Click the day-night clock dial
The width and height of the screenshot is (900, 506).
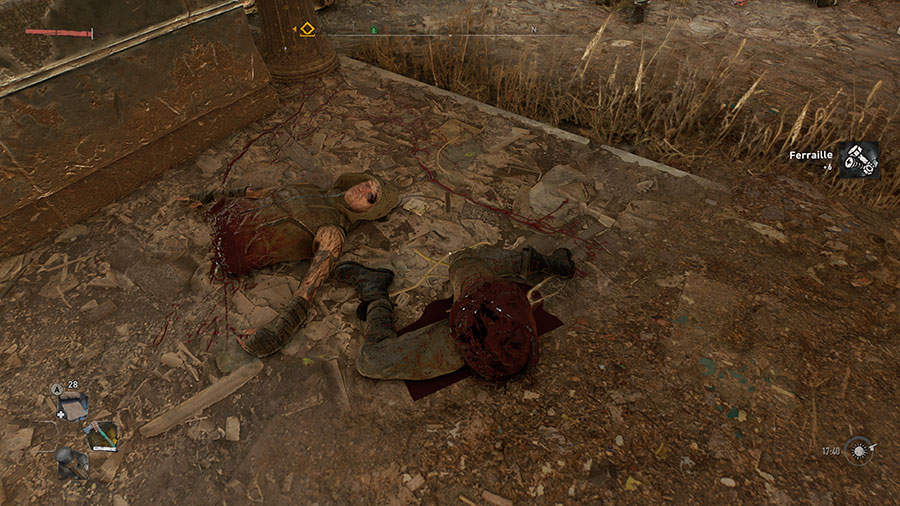pyautogui.click(x=858, y=451)
